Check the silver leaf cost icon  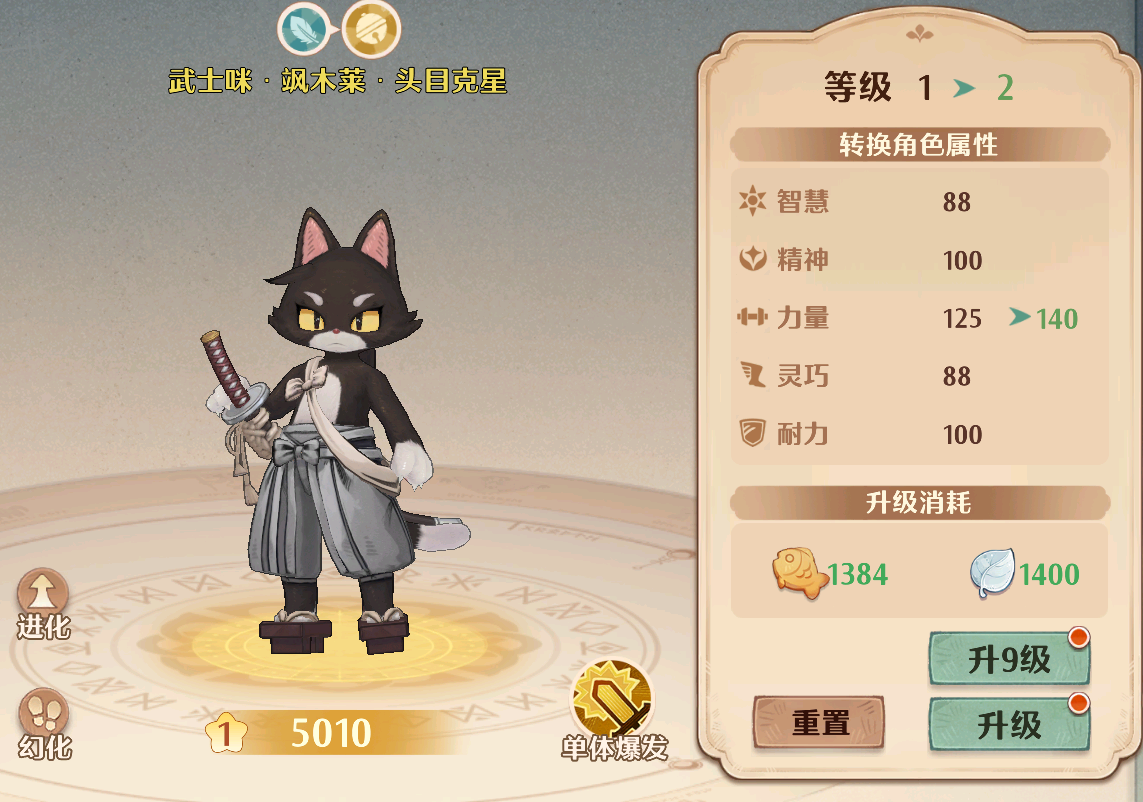coord(992,575)
